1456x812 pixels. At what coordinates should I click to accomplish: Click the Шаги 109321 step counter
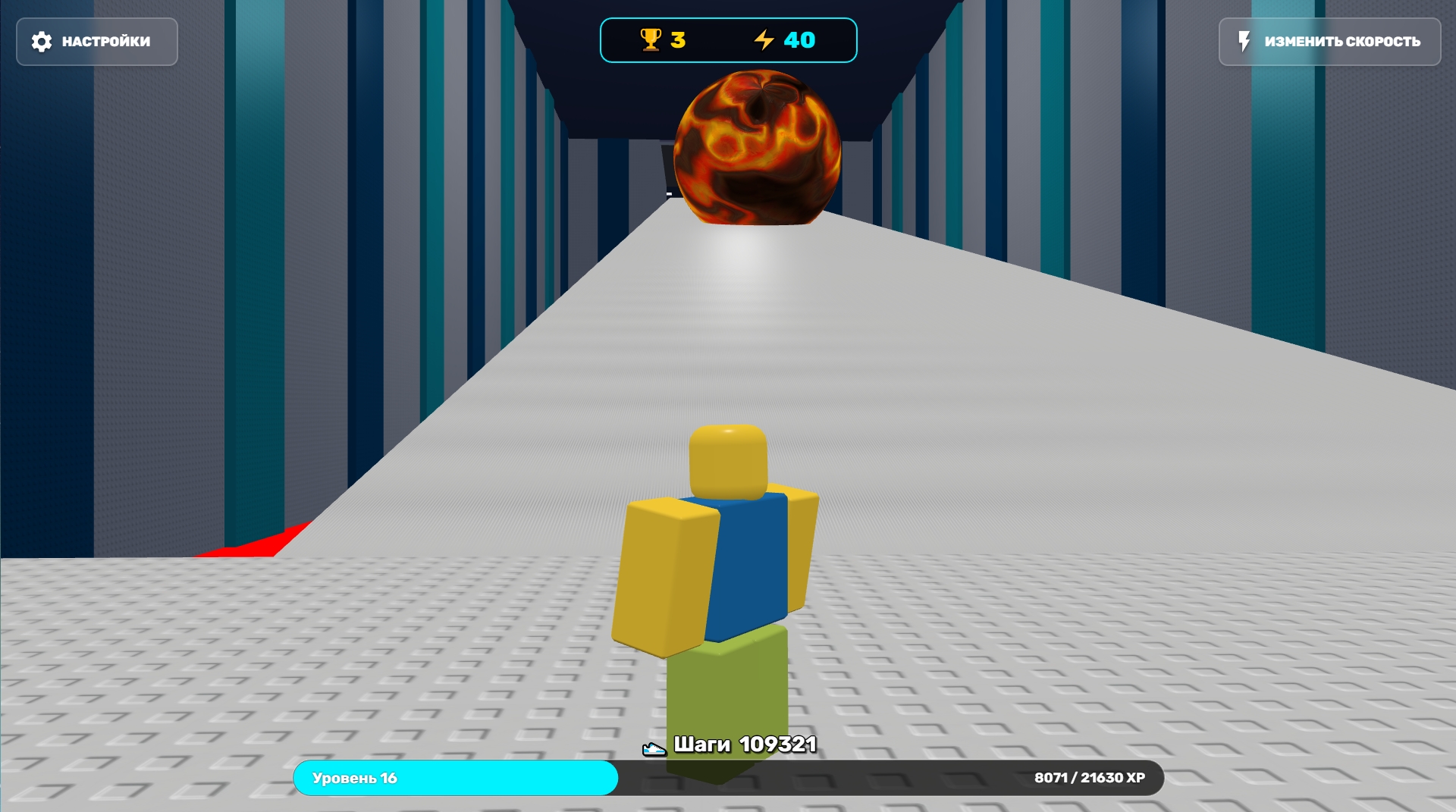click(745, 745)
